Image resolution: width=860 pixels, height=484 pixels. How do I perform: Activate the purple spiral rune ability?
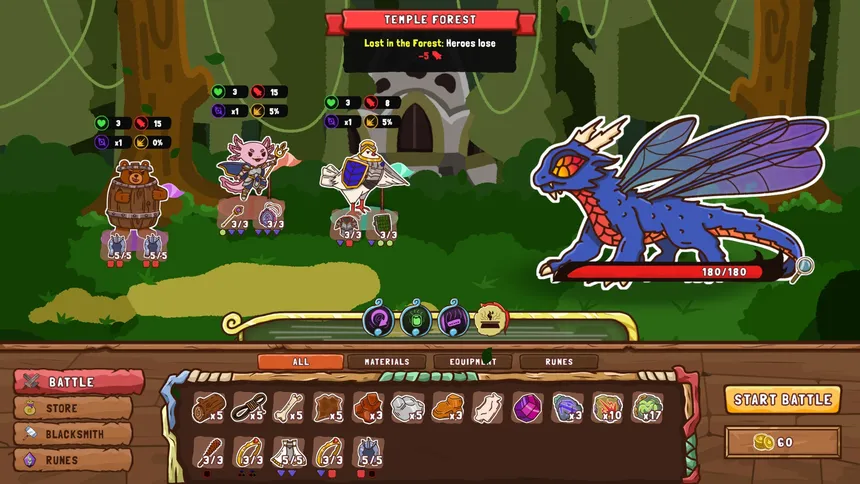[x=379, y=319]
